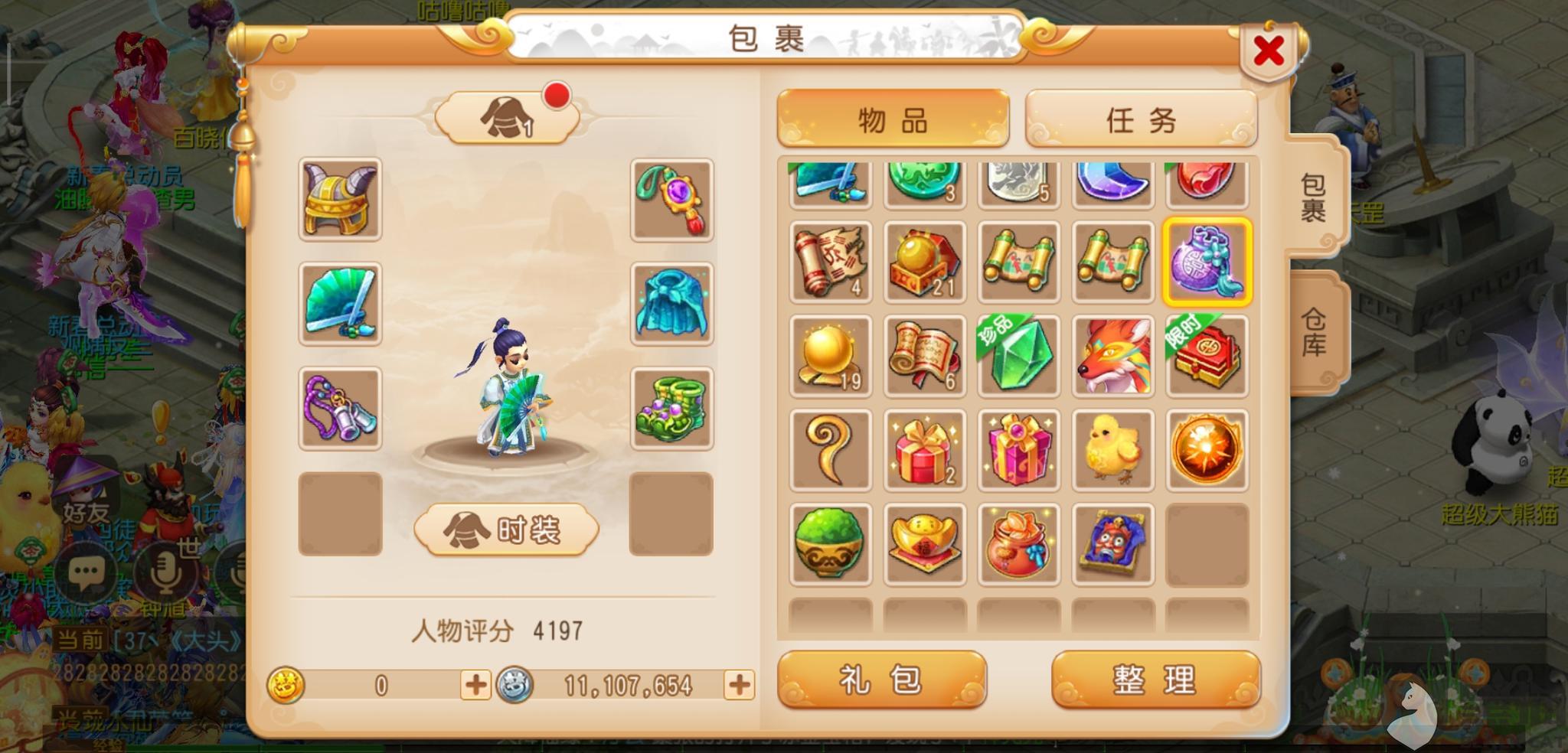Image resolution: width=1568 pixels, height=753 pixels.
Task: Select the highlighted purple pouch item
Action: (x=1207, y=262)
